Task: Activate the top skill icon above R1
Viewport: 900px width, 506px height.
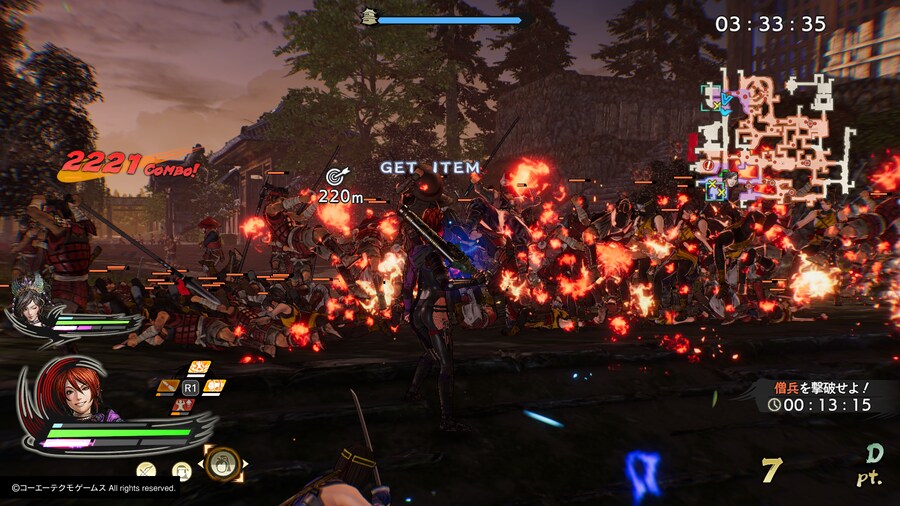Action: pos(199,366)
